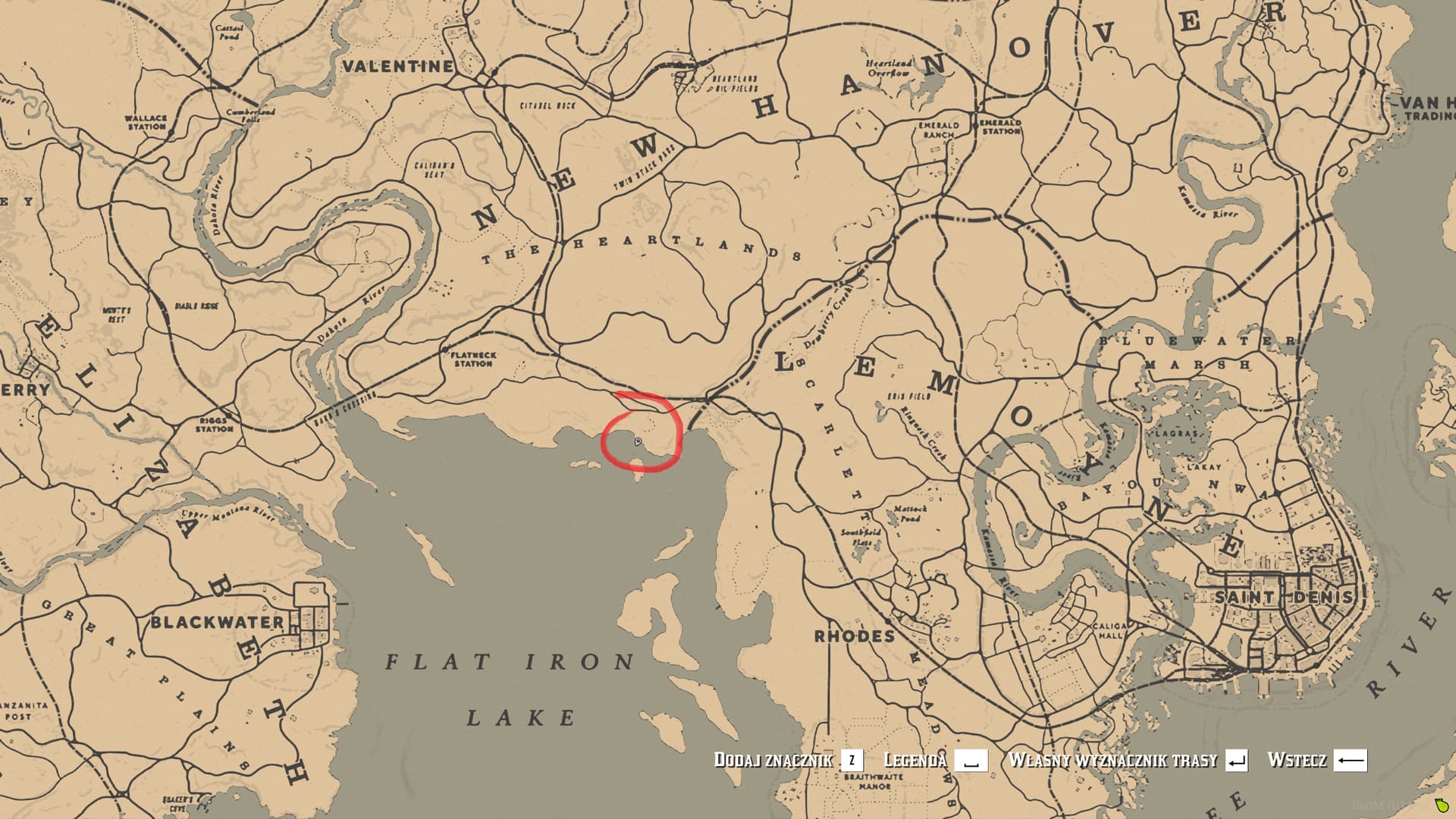Enable Własny wyznacznik trasy custom route
Screen dimensions: 1456x819
tap(1111, 761)
